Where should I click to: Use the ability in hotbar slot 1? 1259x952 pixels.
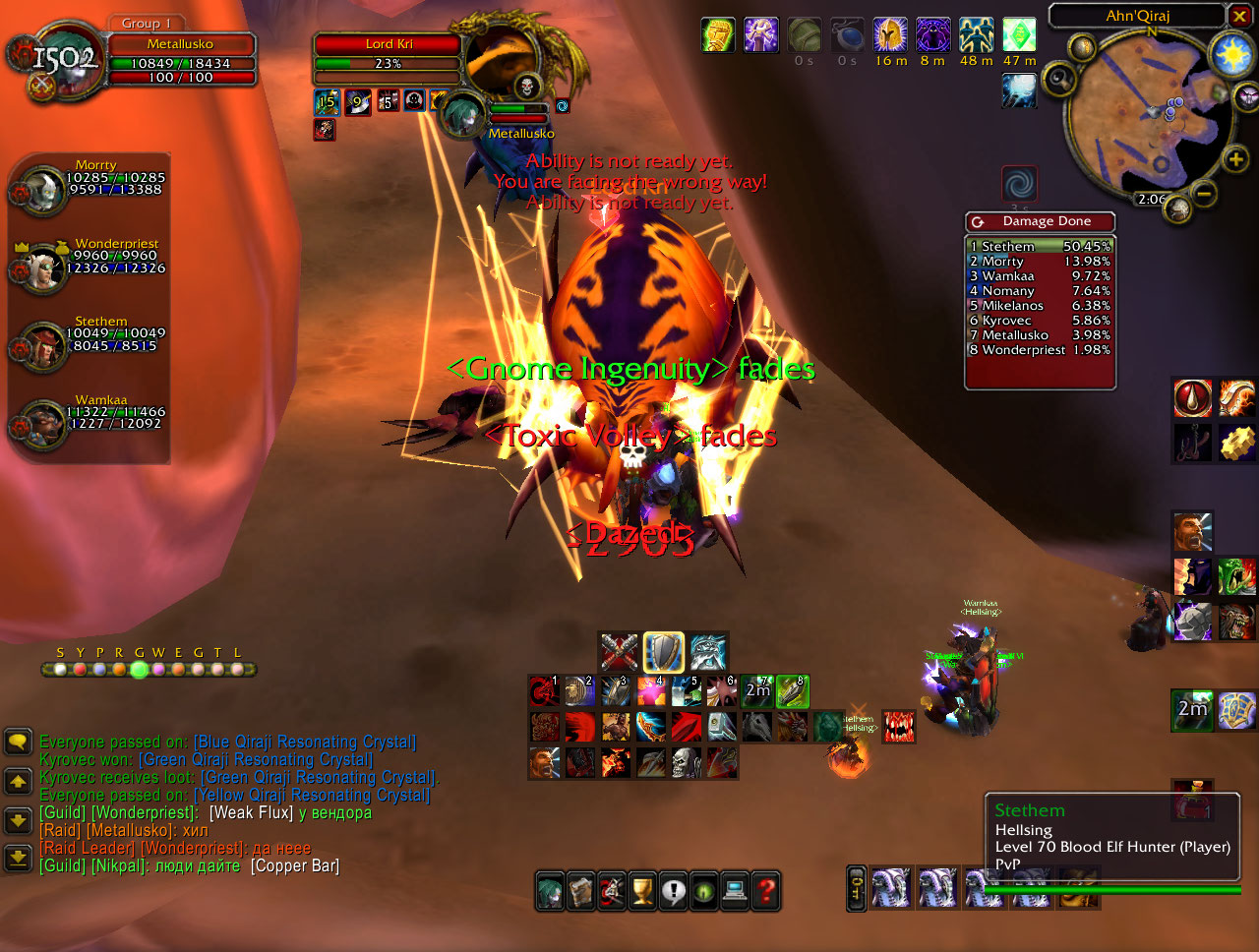coord(545,691)
